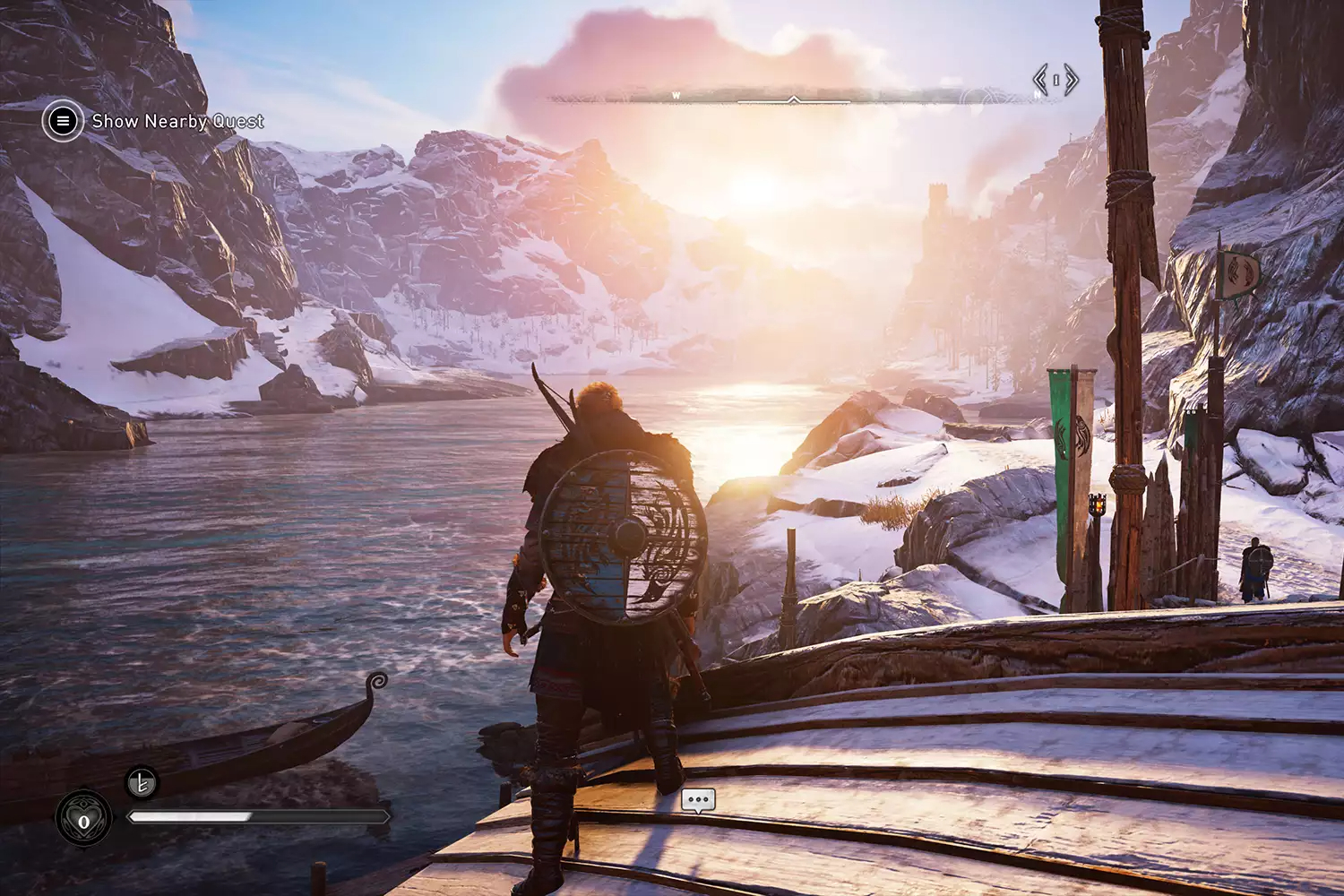Select the compass bar at the top
The image size is (1344, 896).
pos(793,97)
